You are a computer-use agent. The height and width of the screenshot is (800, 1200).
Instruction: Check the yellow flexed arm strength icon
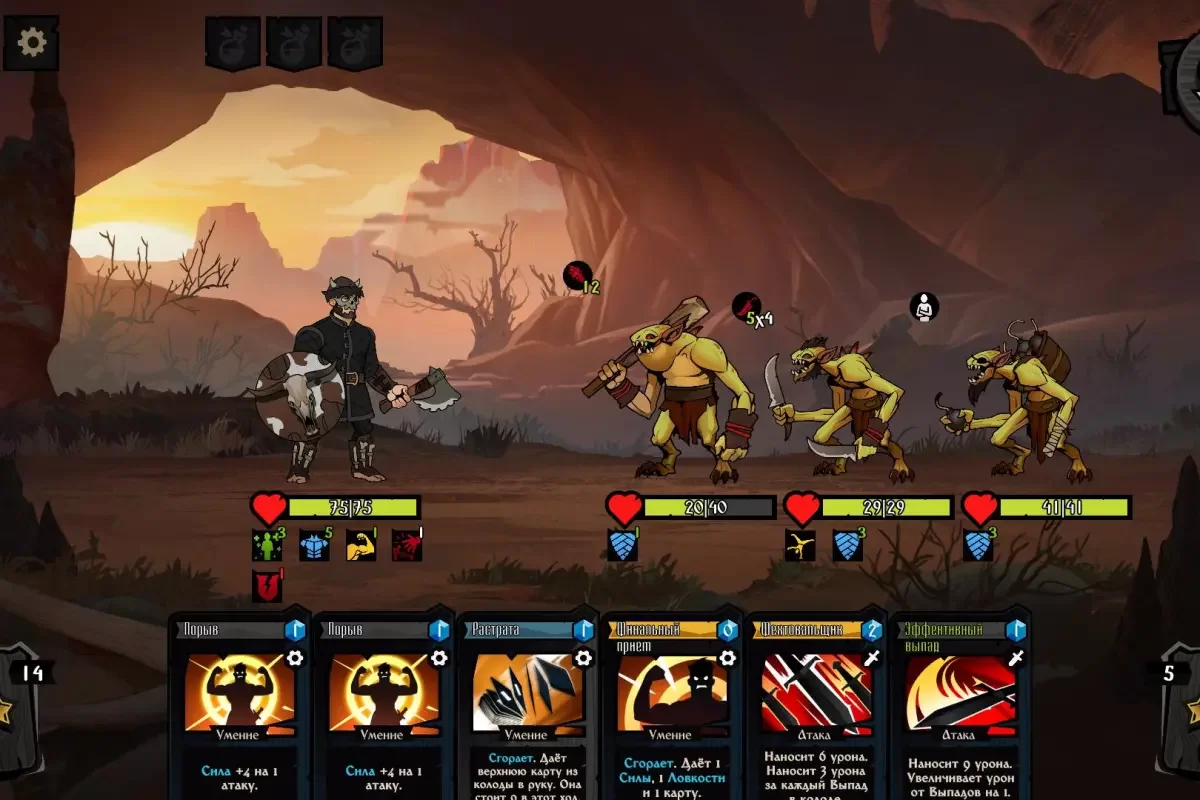360,545
